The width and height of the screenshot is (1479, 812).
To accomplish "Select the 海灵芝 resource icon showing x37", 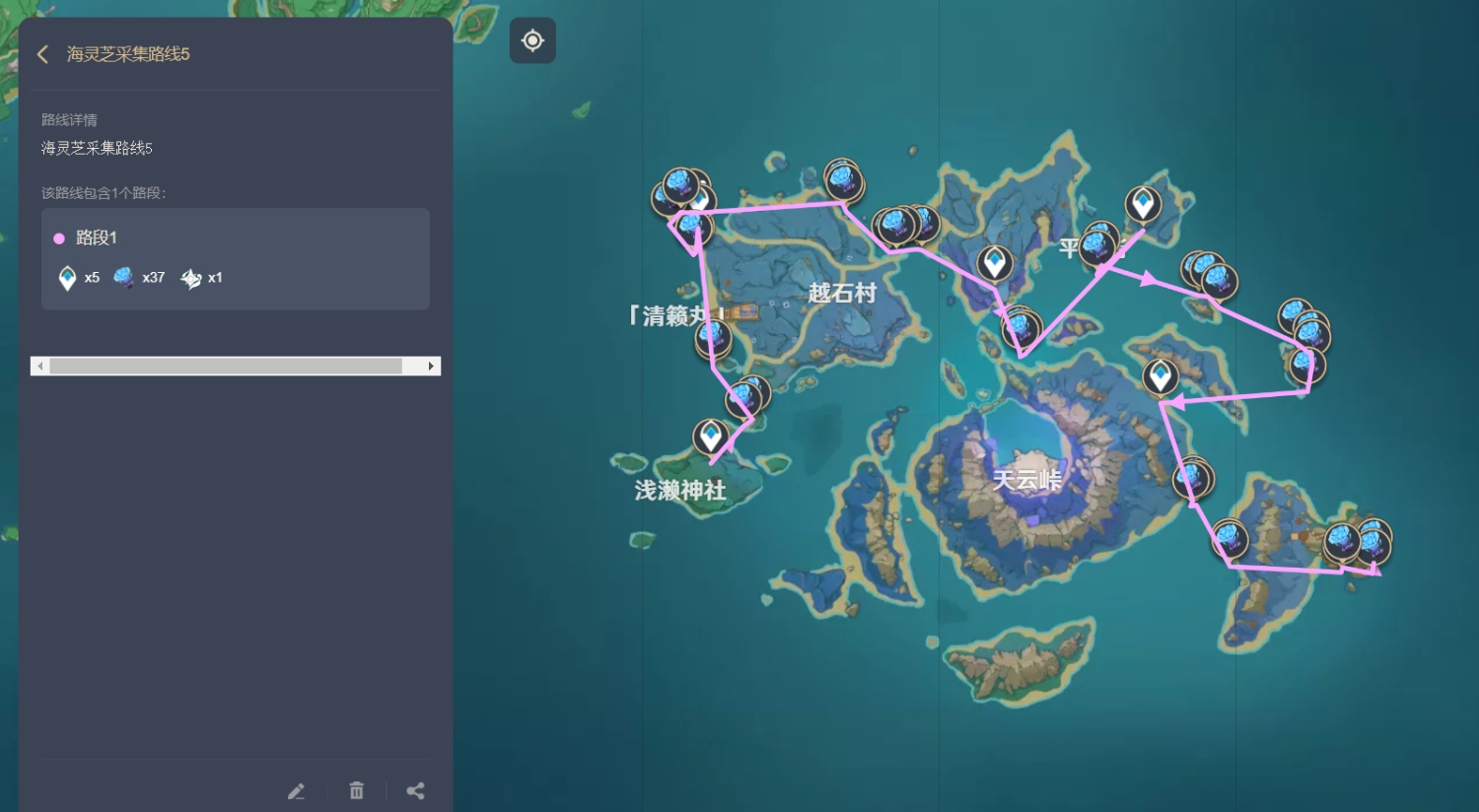I will click(x=123, y=277).
